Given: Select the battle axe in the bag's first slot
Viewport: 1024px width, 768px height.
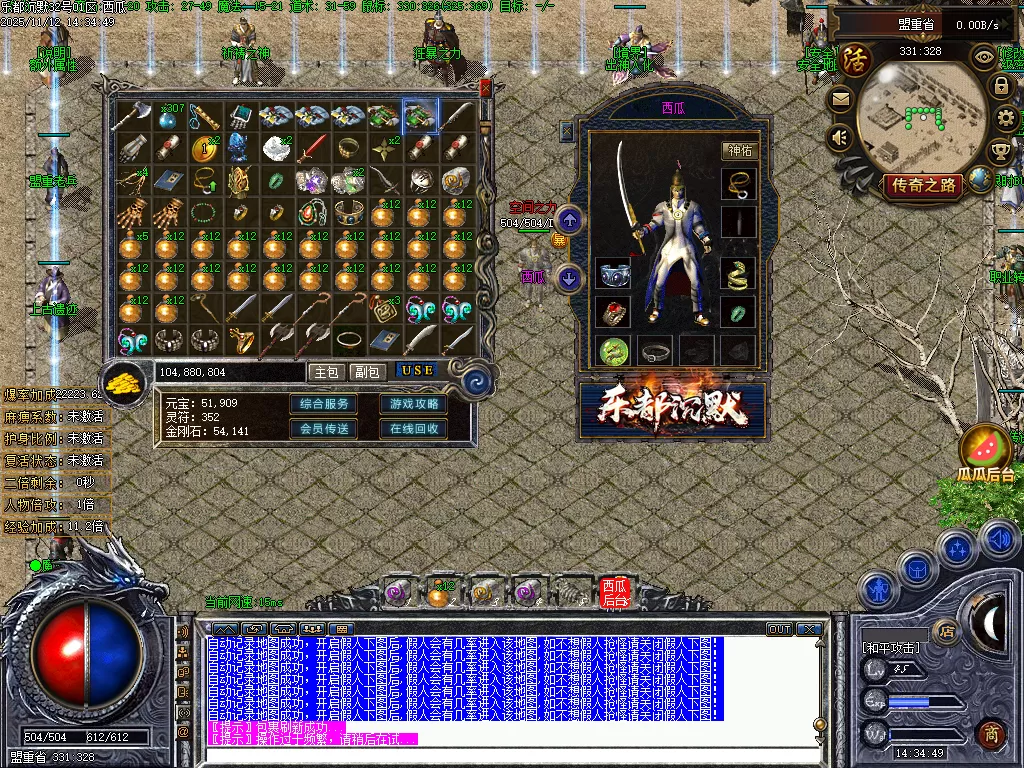Looking at the screenshot, I should pyautogui.click(x=131, y=116).
